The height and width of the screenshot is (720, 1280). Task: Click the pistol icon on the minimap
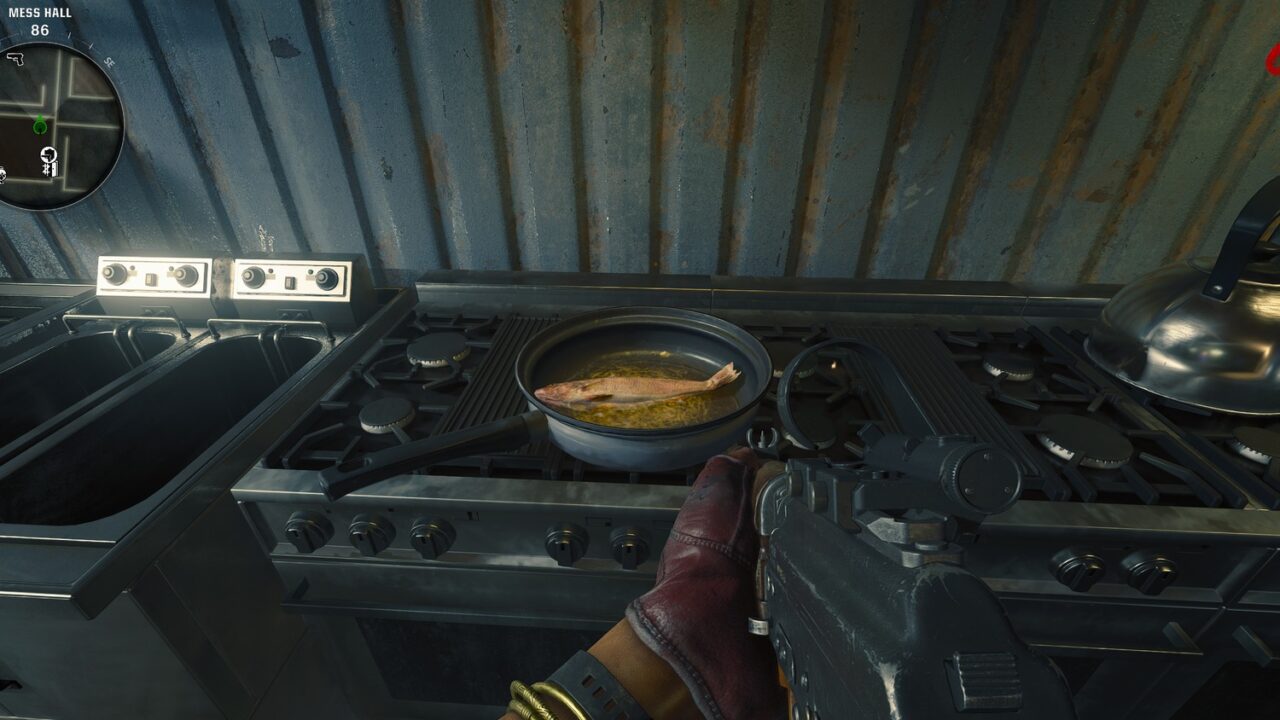pyautogui.click(x=17, y=60)
